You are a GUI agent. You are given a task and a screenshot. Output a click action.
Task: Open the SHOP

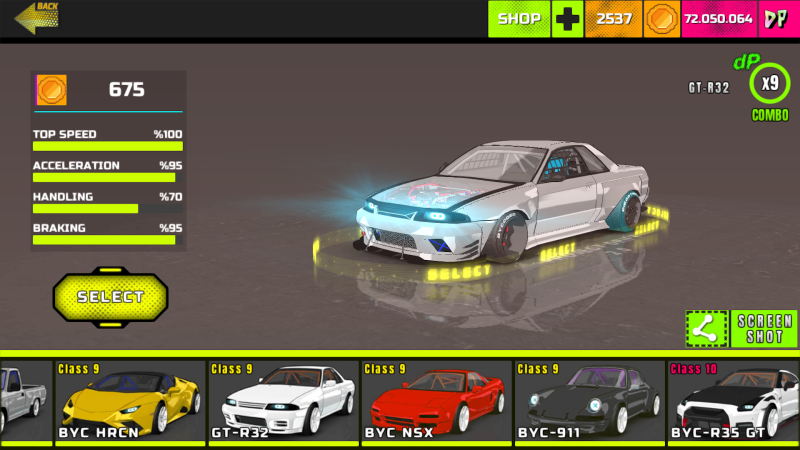[519, 19]
